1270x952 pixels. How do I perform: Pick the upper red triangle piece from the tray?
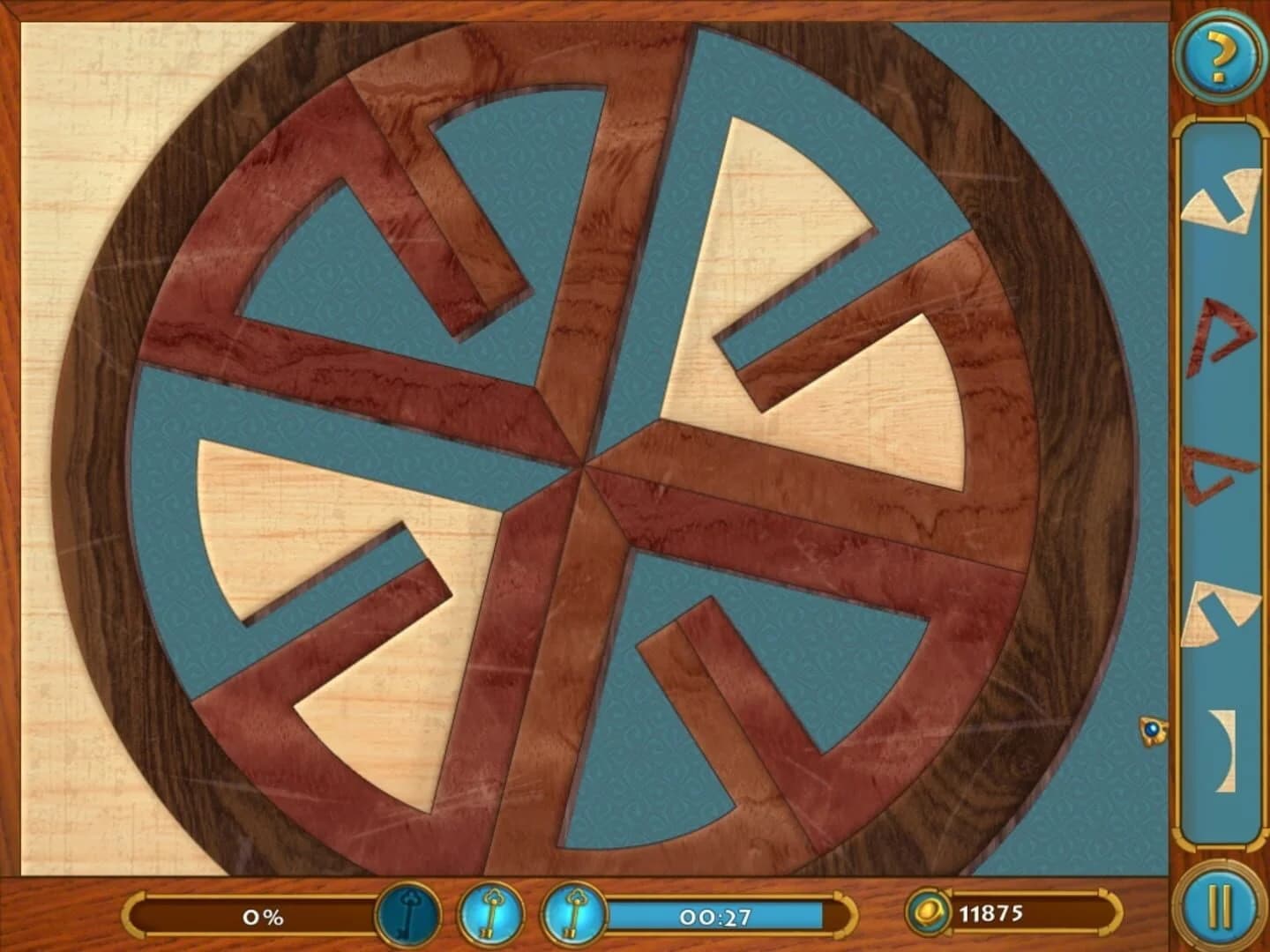[1223, 335]
